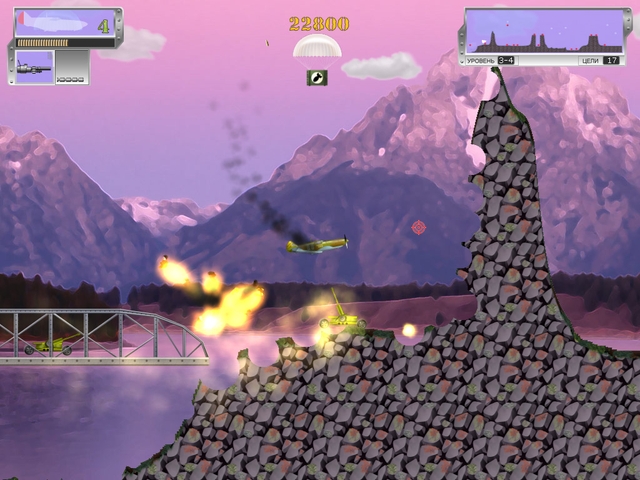Click the plane lives indicator panel
The height and width of the screenshot is (480, 640).
point(66,24)
